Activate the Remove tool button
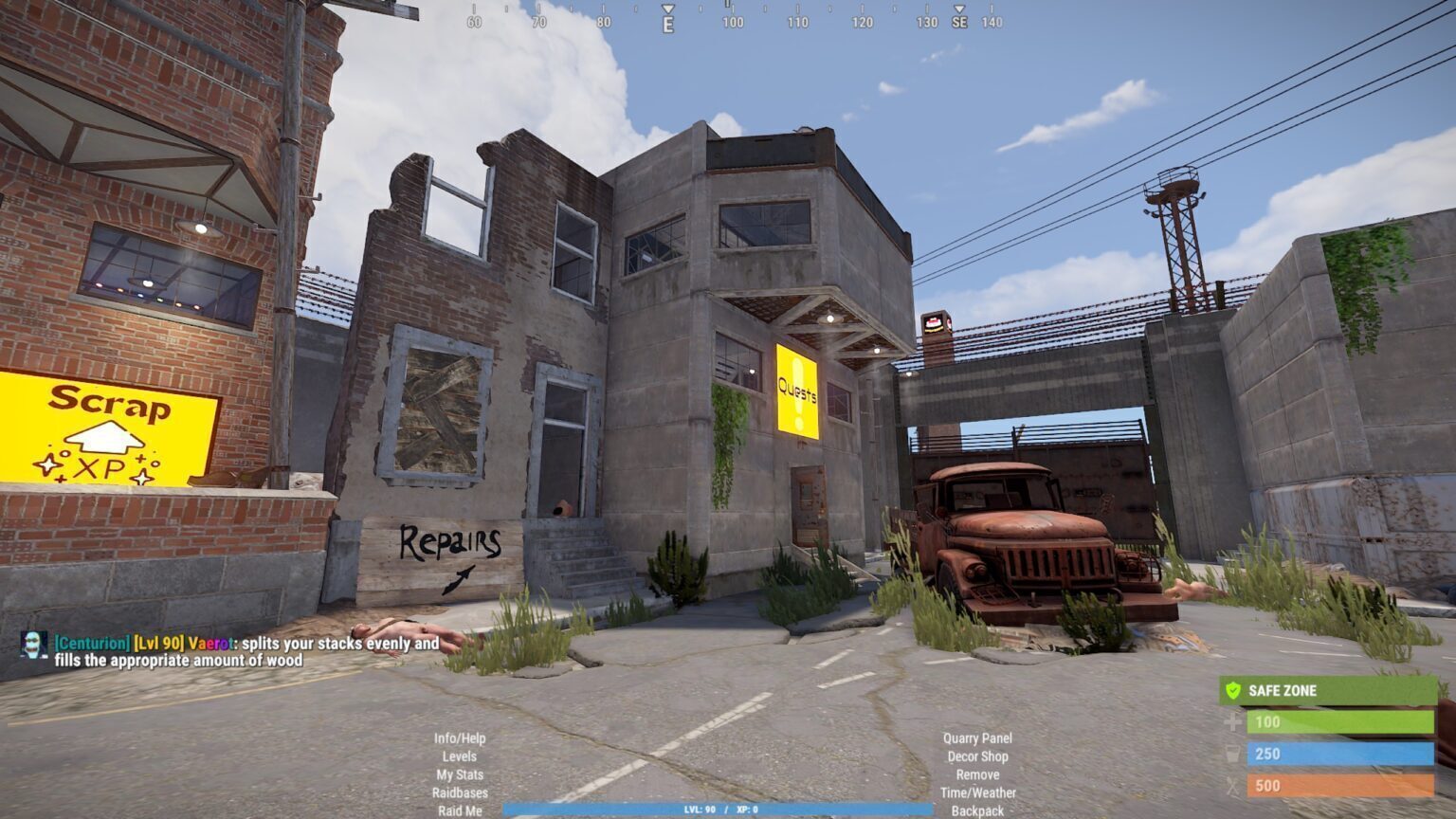 coord(977,774)
